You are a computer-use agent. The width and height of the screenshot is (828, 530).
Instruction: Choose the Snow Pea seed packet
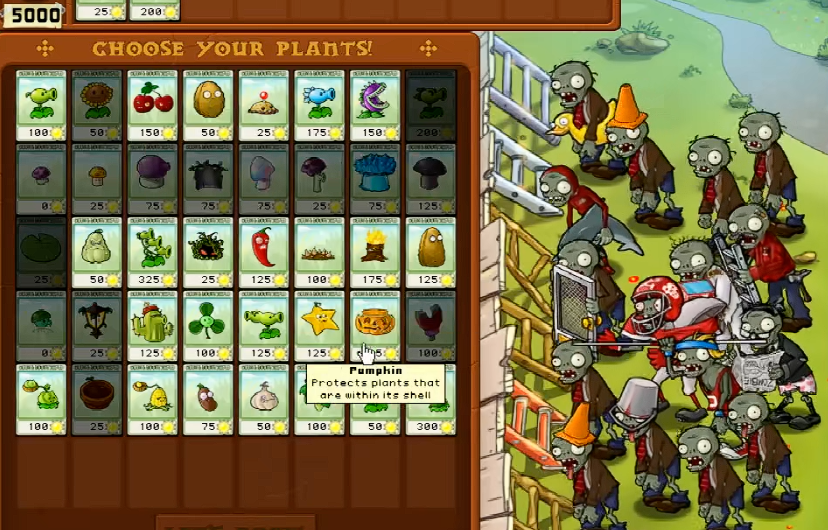click(320, 104)
